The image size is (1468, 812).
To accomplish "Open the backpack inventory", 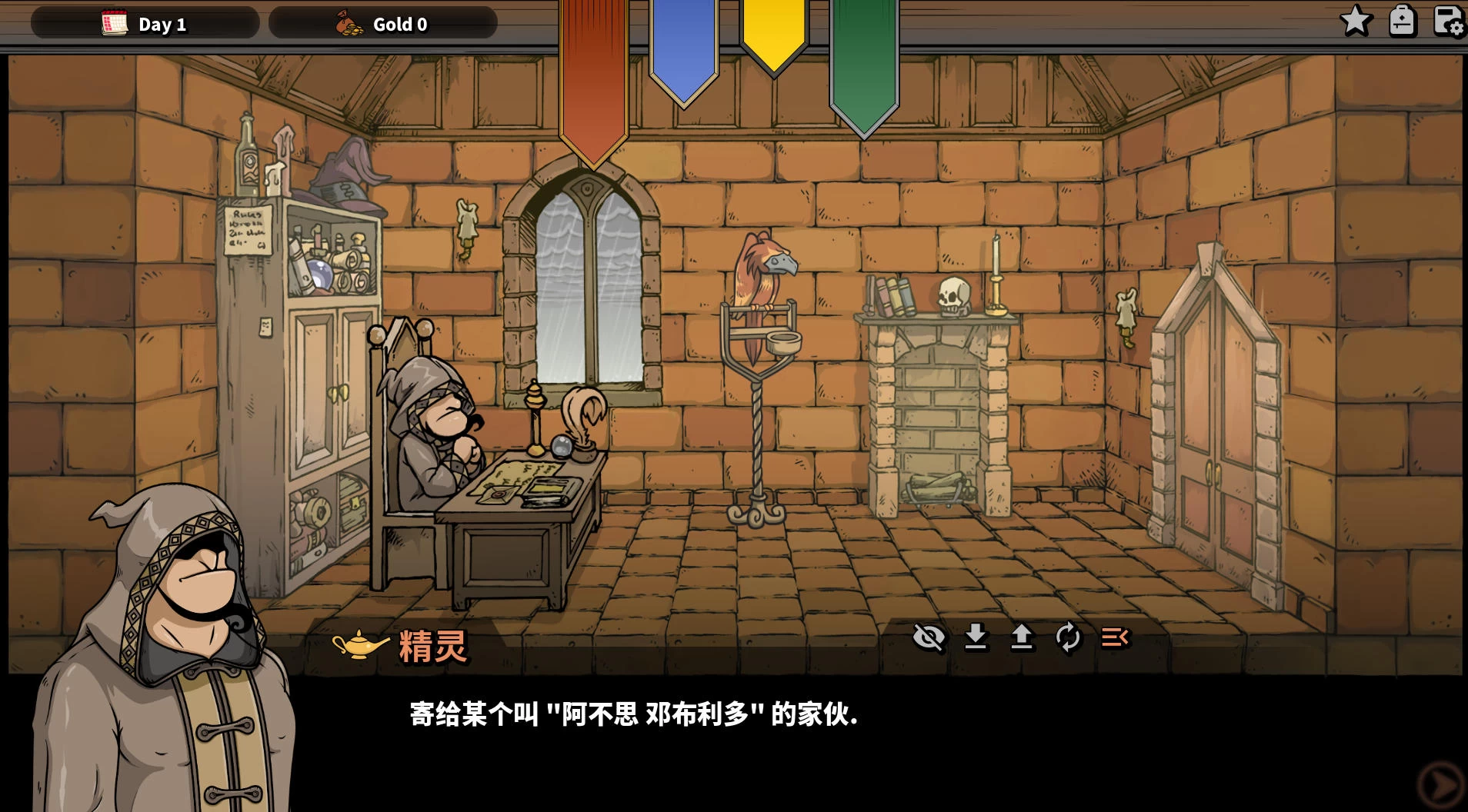I will point(1402,21).
